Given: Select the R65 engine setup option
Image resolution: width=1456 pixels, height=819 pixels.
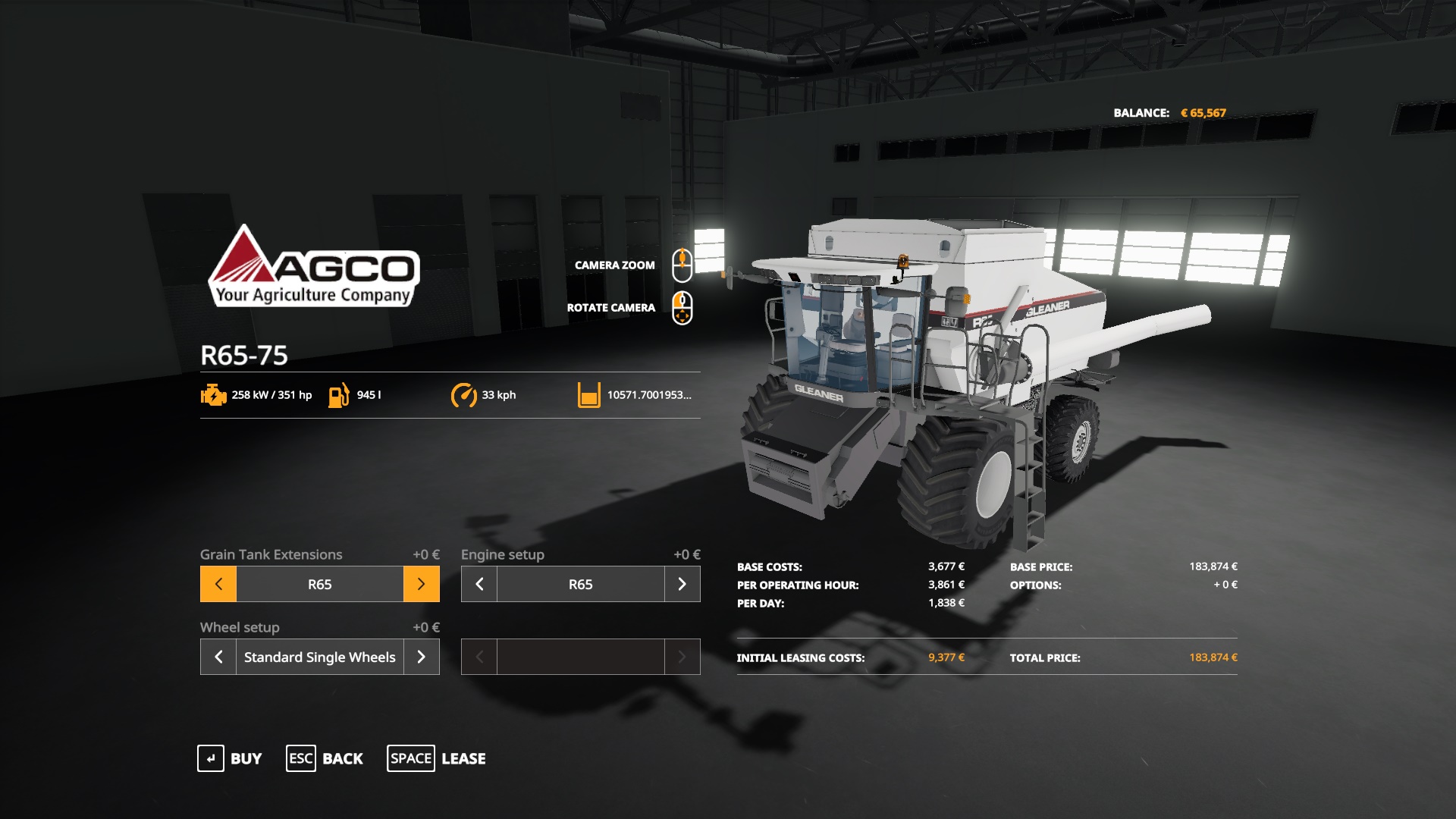Looking at the screenshot, I should coord(580,584).
